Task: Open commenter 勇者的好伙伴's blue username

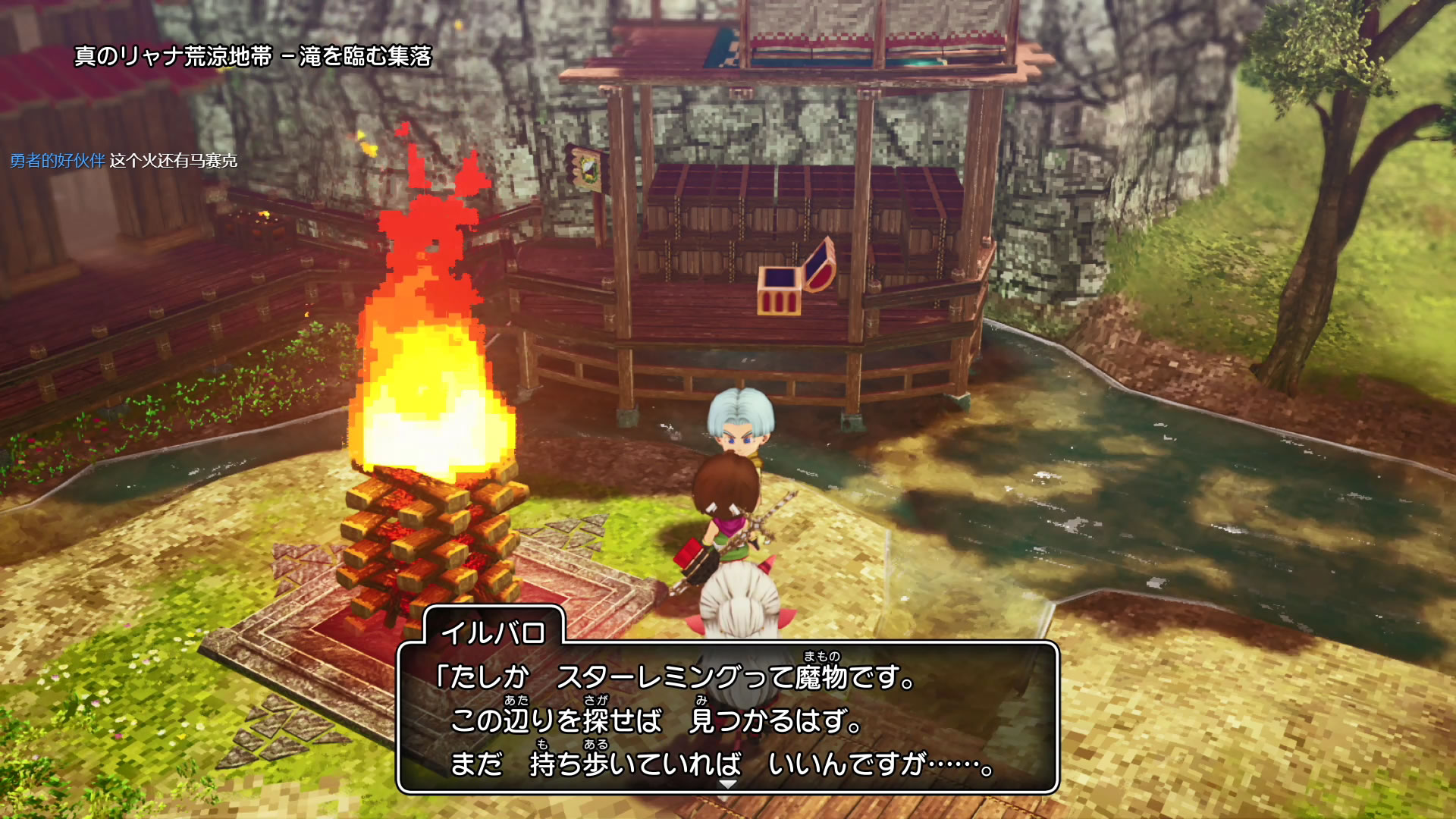Action: [58, 161]
